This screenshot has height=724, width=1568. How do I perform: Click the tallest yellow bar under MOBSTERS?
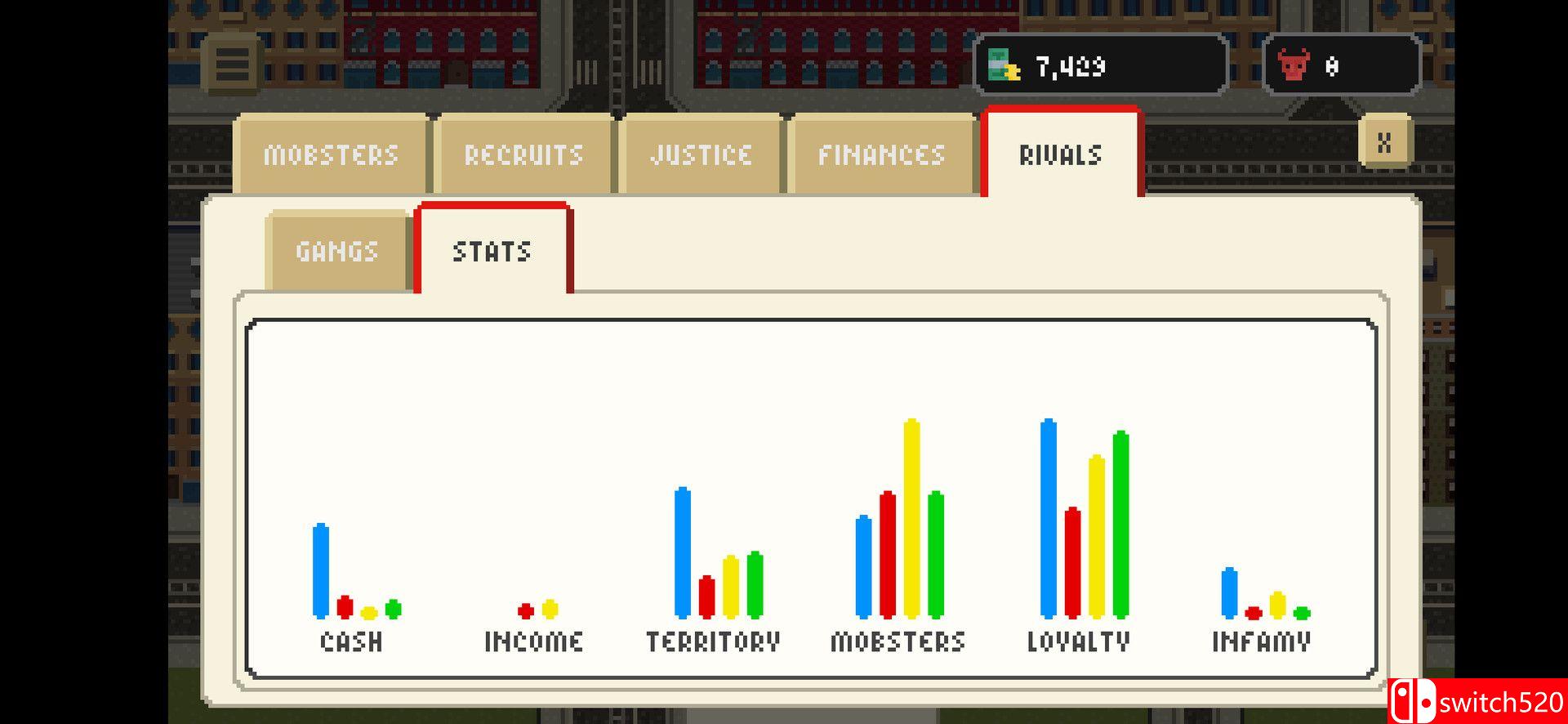910,515
